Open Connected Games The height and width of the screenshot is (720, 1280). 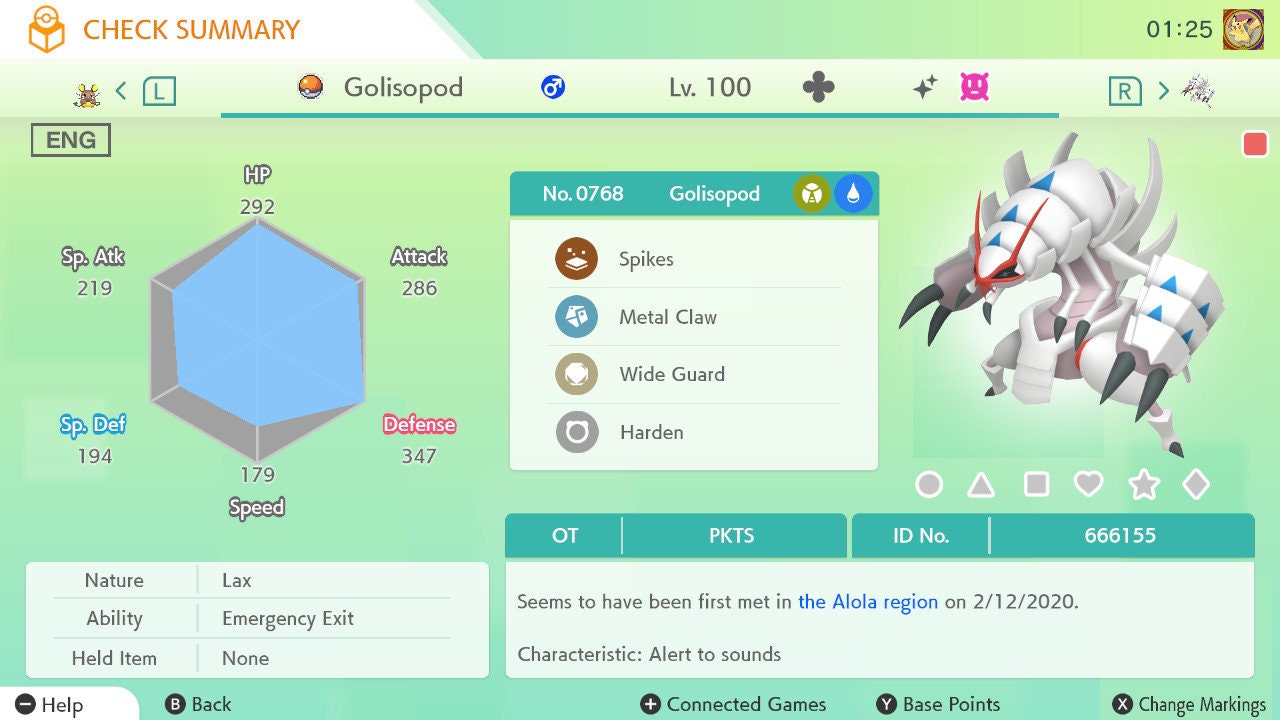(734, 704)
